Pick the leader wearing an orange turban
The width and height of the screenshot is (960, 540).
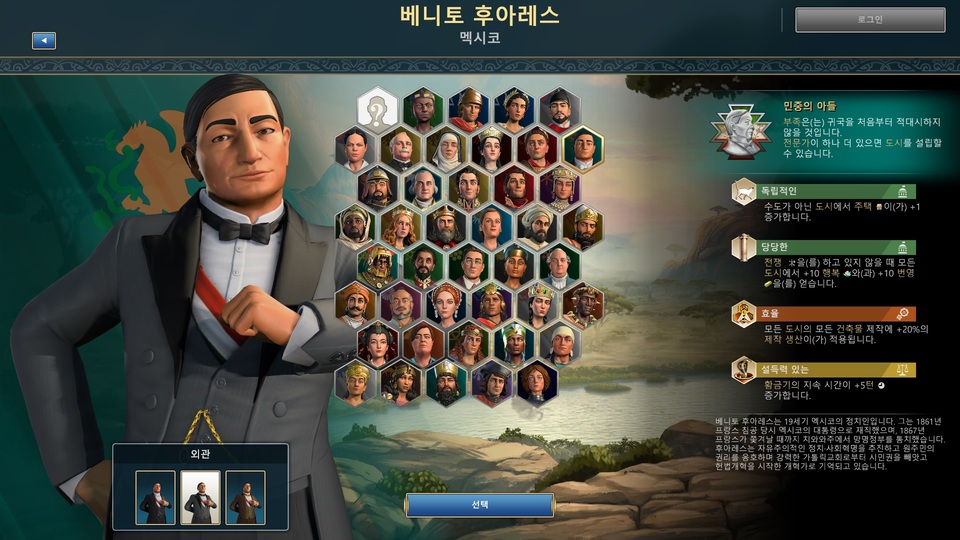(x=355, y=304)
